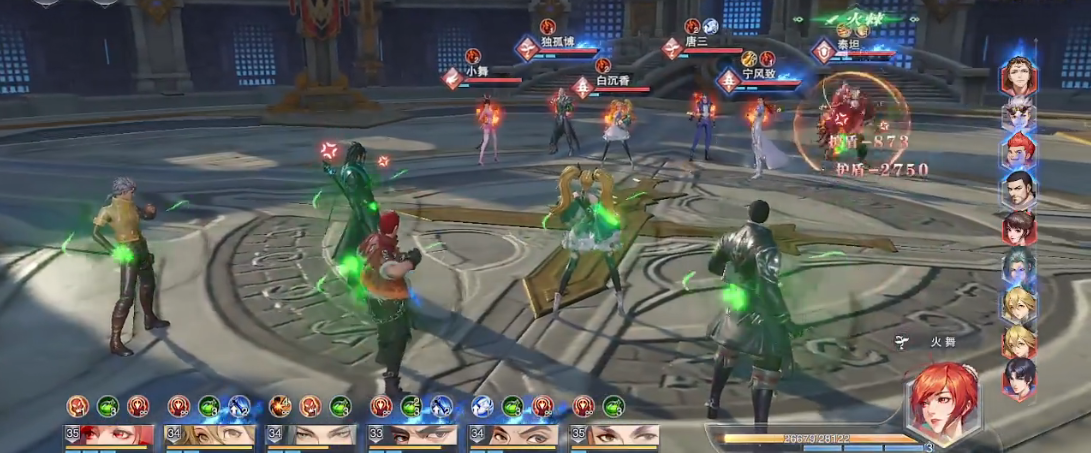
Task: Choose the blonde level 34 hero portrait
Action: click(211, 435)
